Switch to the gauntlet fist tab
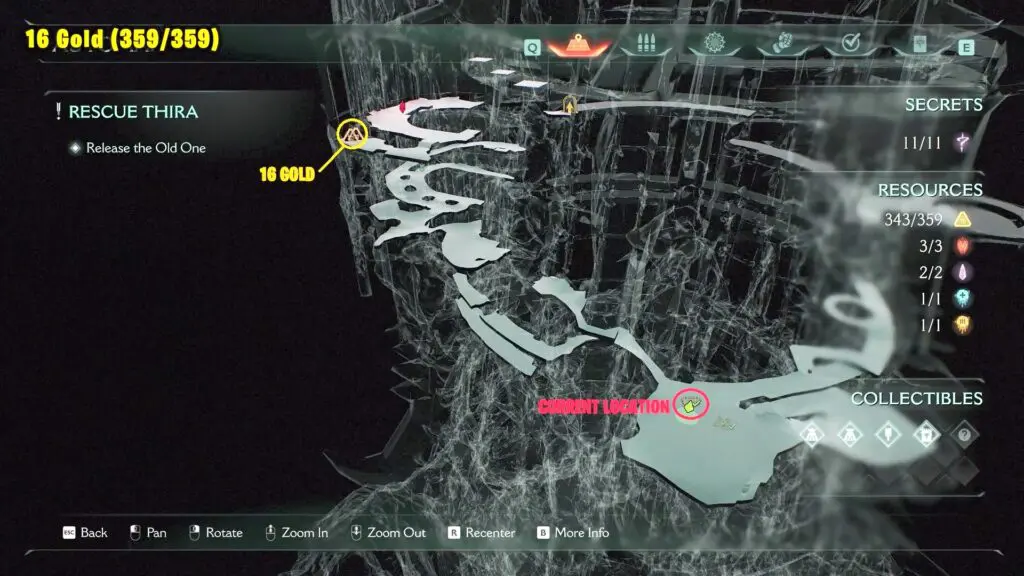This screenshot has height=576, width=1024. [782, 45]
